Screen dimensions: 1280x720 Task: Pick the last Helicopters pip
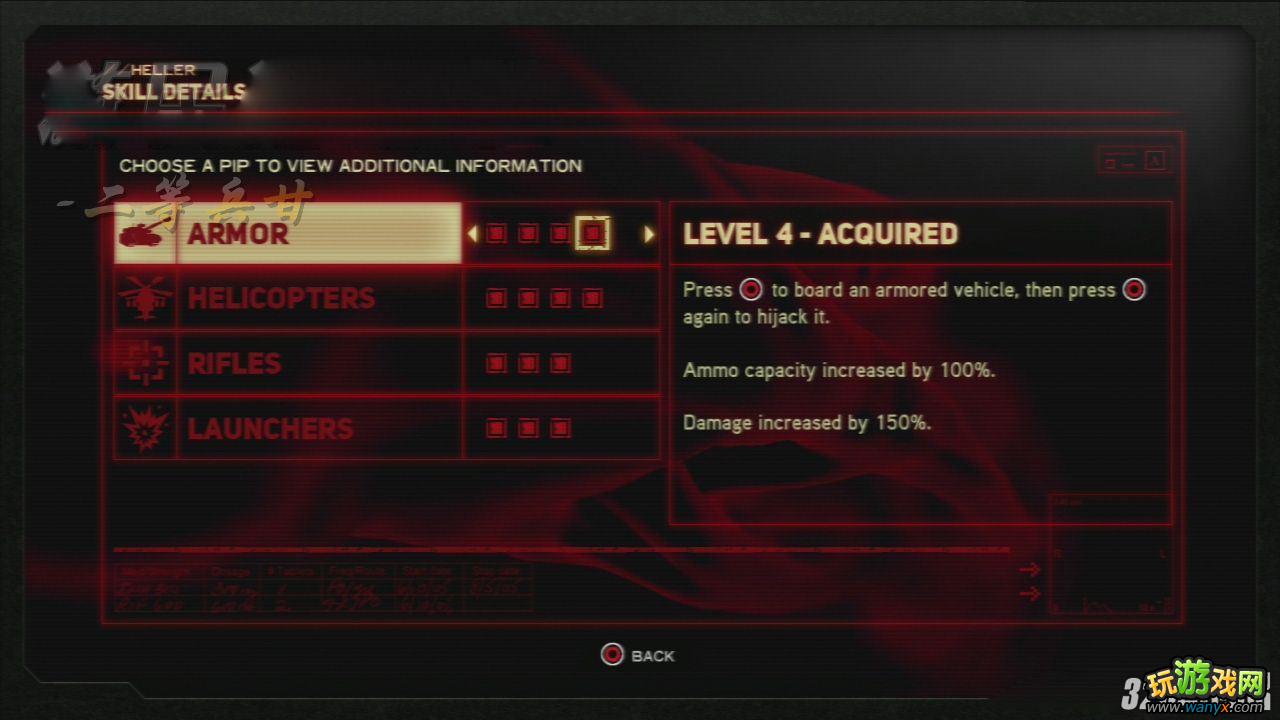[593, 298]
